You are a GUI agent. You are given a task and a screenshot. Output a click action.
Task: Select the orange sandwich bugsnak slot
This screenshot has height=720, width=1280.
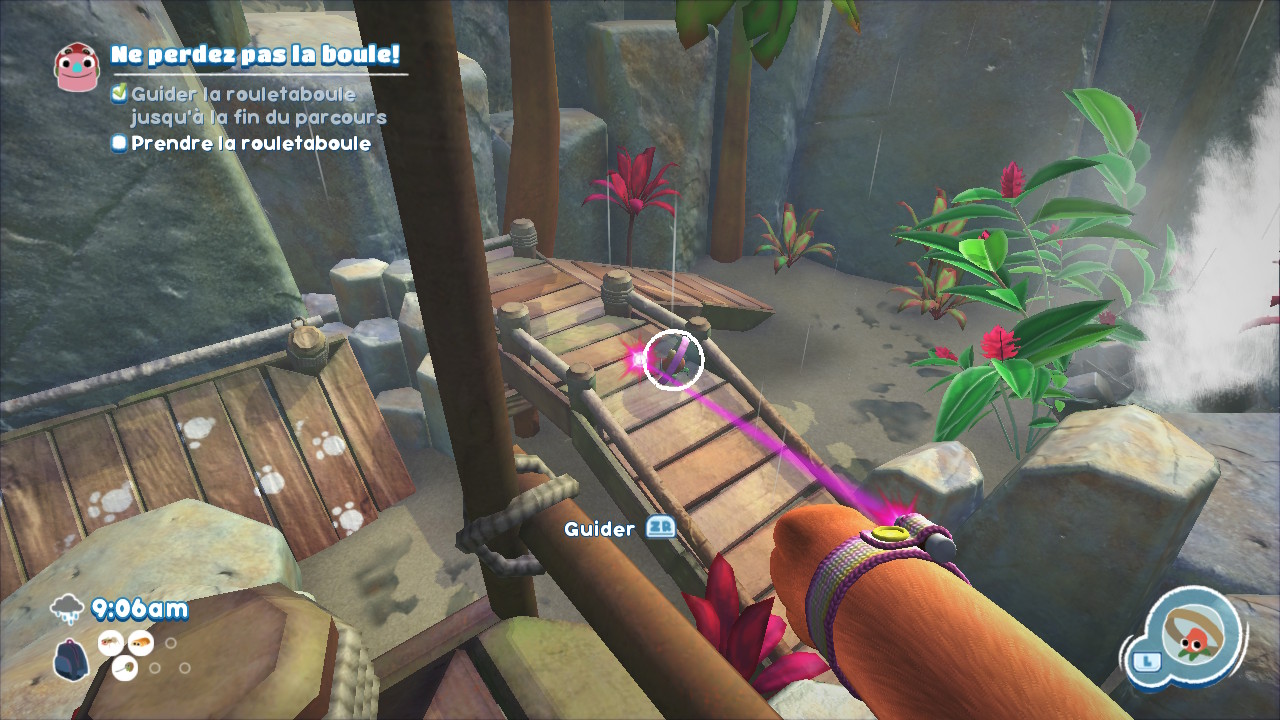[142, 643]
